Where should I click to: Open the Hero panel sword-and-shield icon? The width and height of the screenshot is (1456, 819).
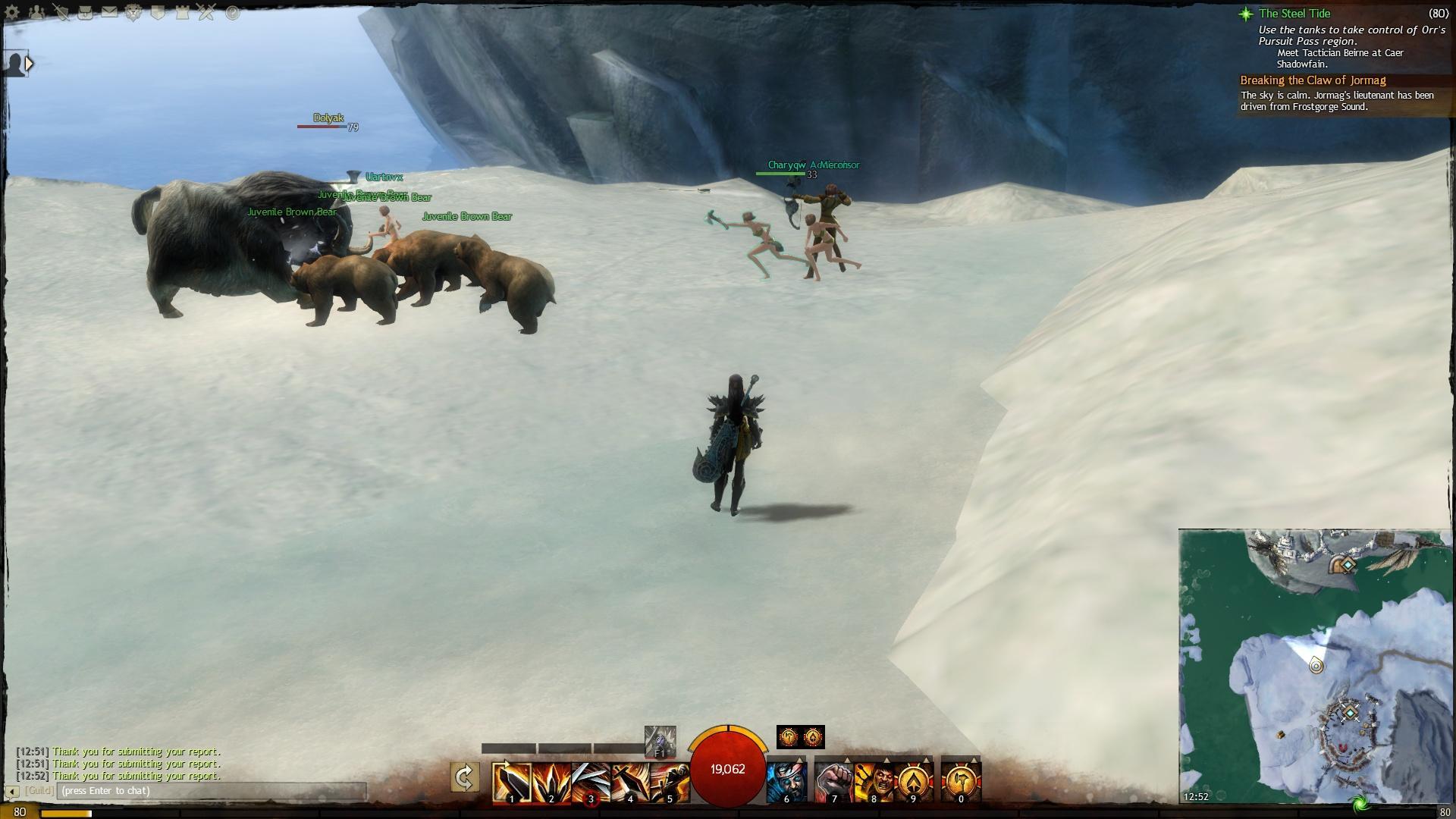61,12
